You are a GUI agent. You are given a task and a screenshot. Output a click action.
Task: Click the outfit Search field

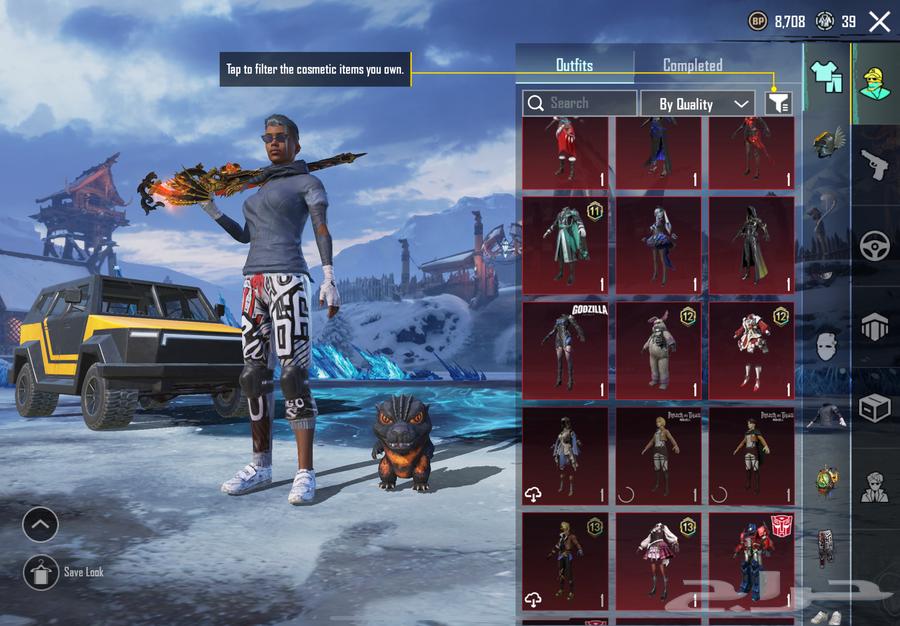coord(580,103)
